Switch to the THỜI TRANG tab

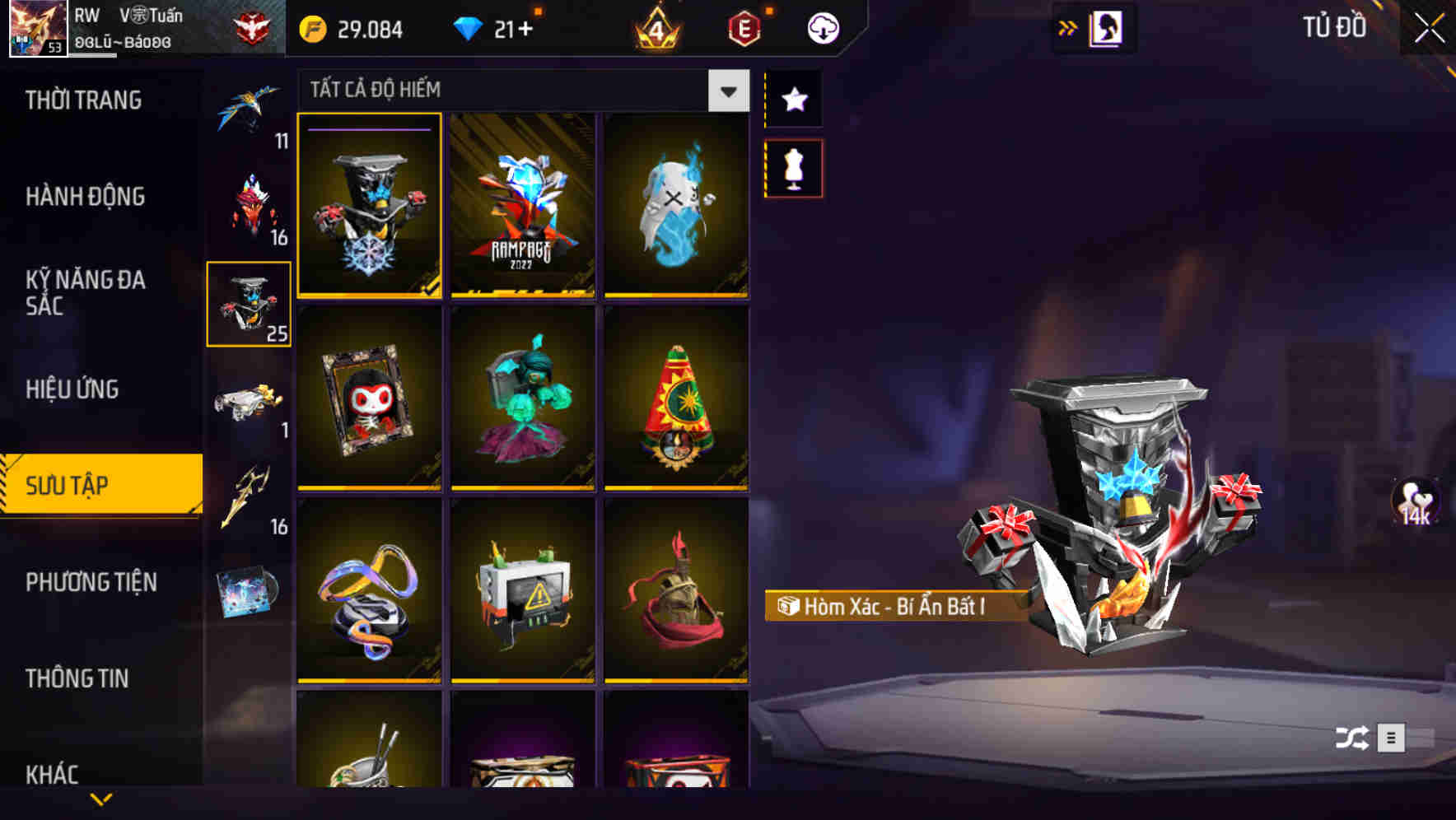(x=82, y=100)
